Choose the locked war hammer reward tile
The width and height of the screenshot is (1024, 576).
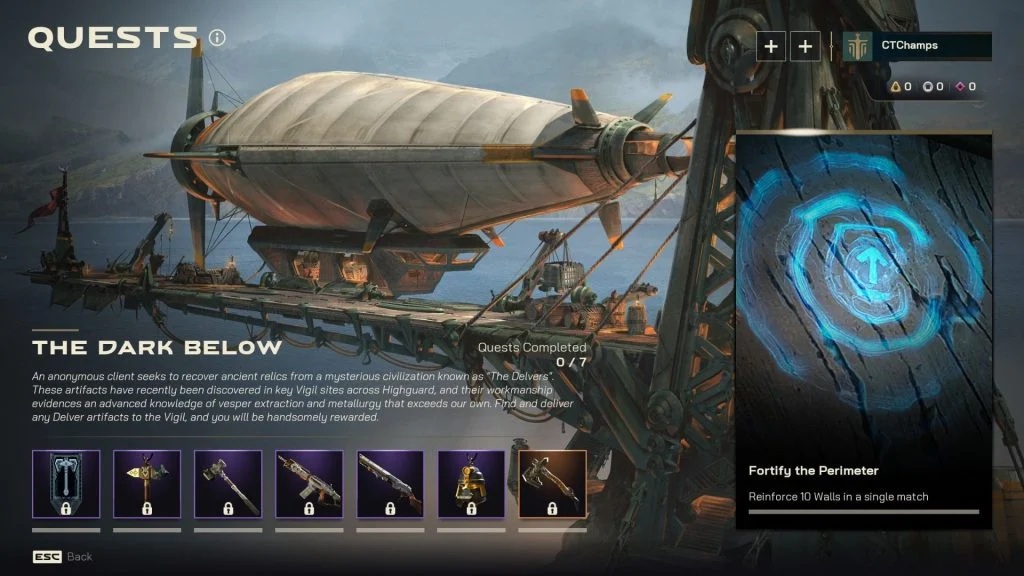pos(228,484)
